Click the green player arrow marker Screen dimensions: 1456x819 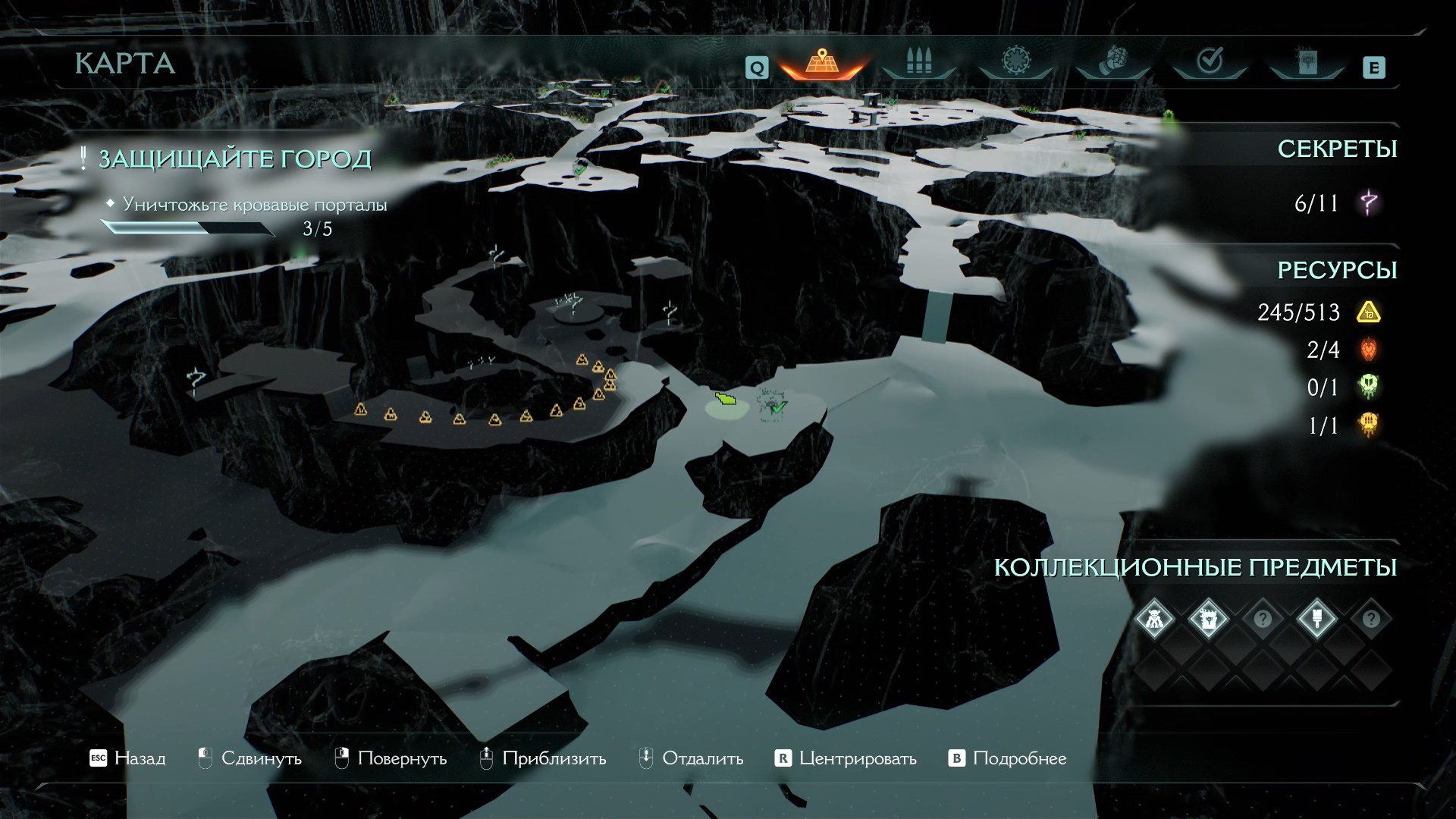(727, 399)
